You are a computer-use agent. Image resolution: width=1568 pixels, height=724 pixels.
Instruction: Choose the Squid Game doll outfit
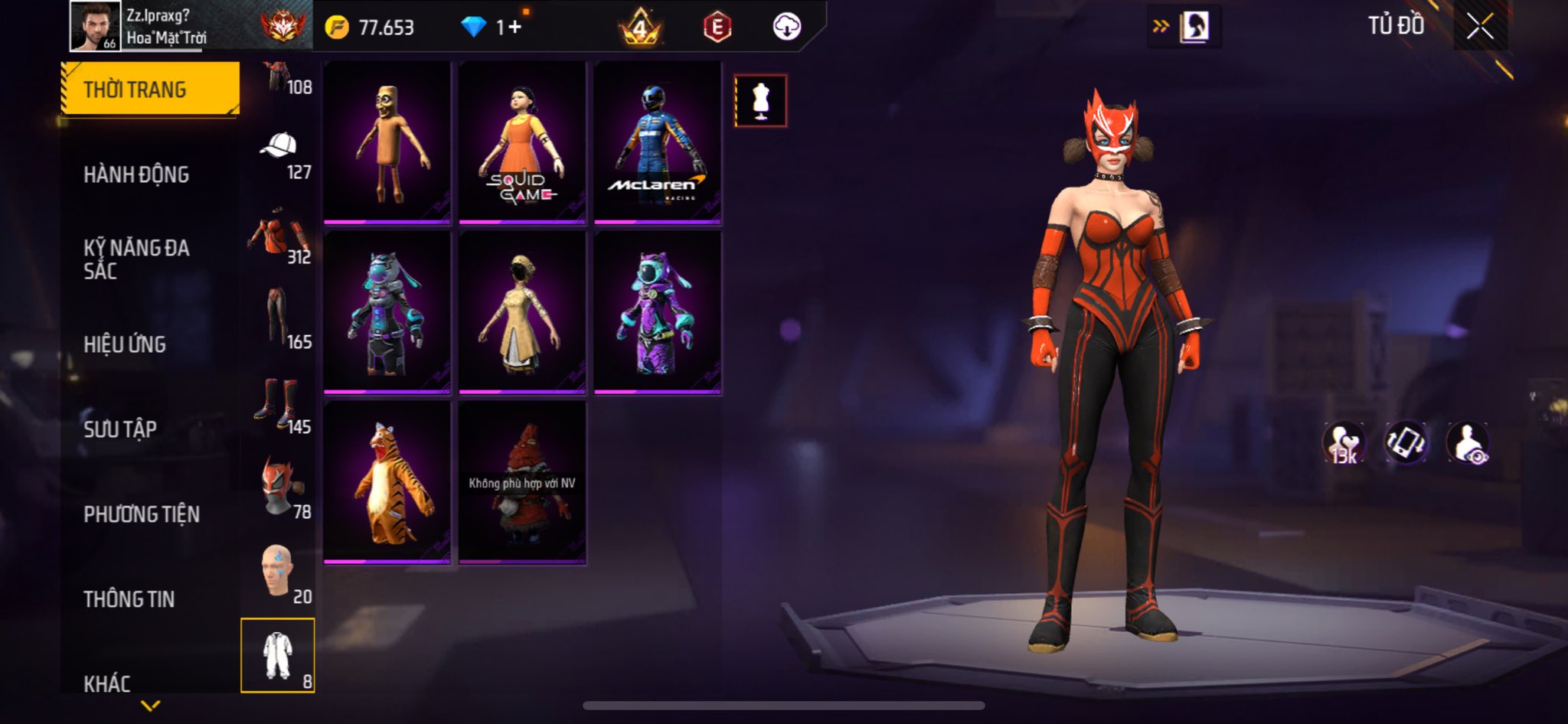click(522, 143)
